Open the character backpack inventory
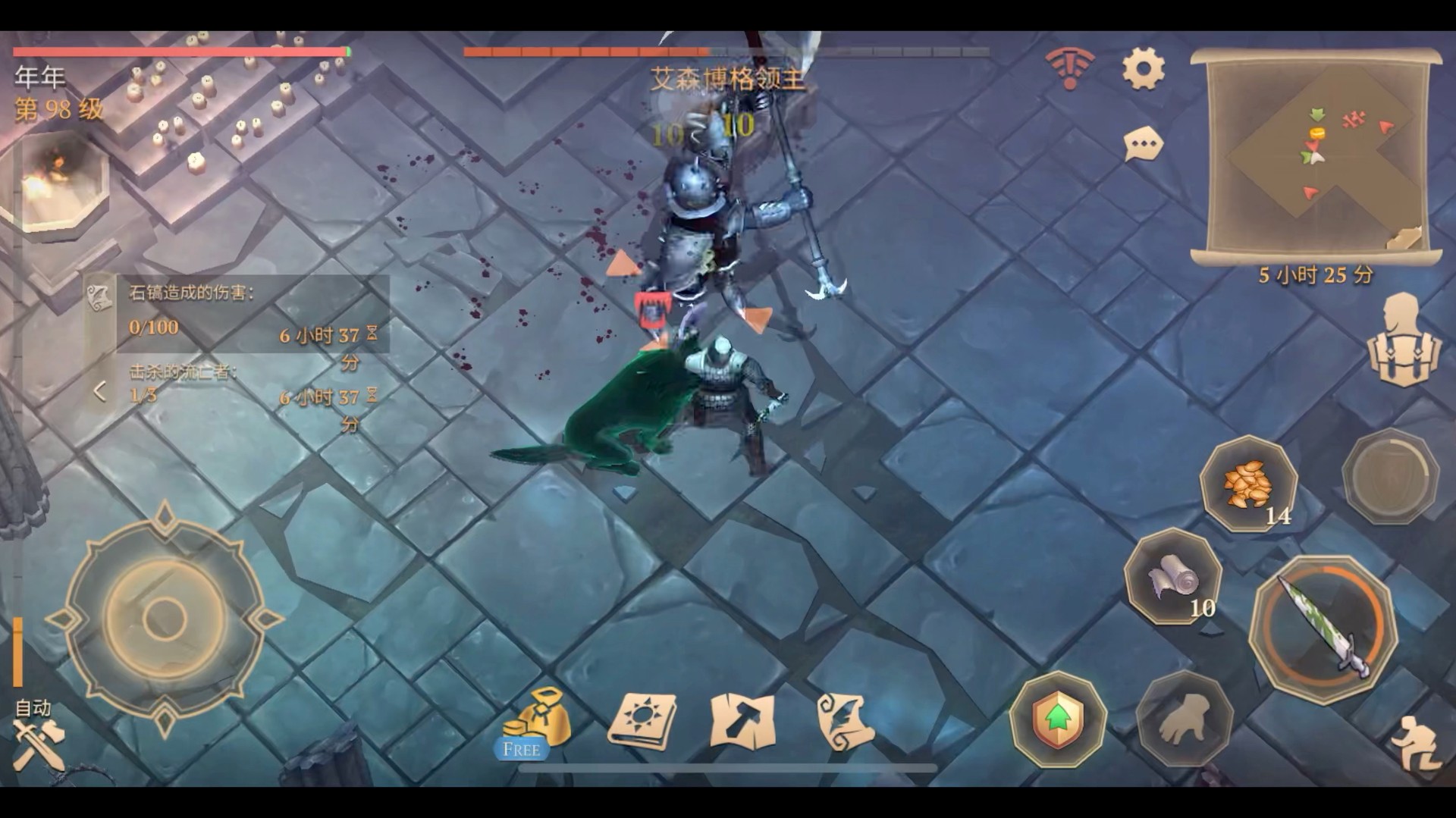1456x818 pixels. [1402, 342]
